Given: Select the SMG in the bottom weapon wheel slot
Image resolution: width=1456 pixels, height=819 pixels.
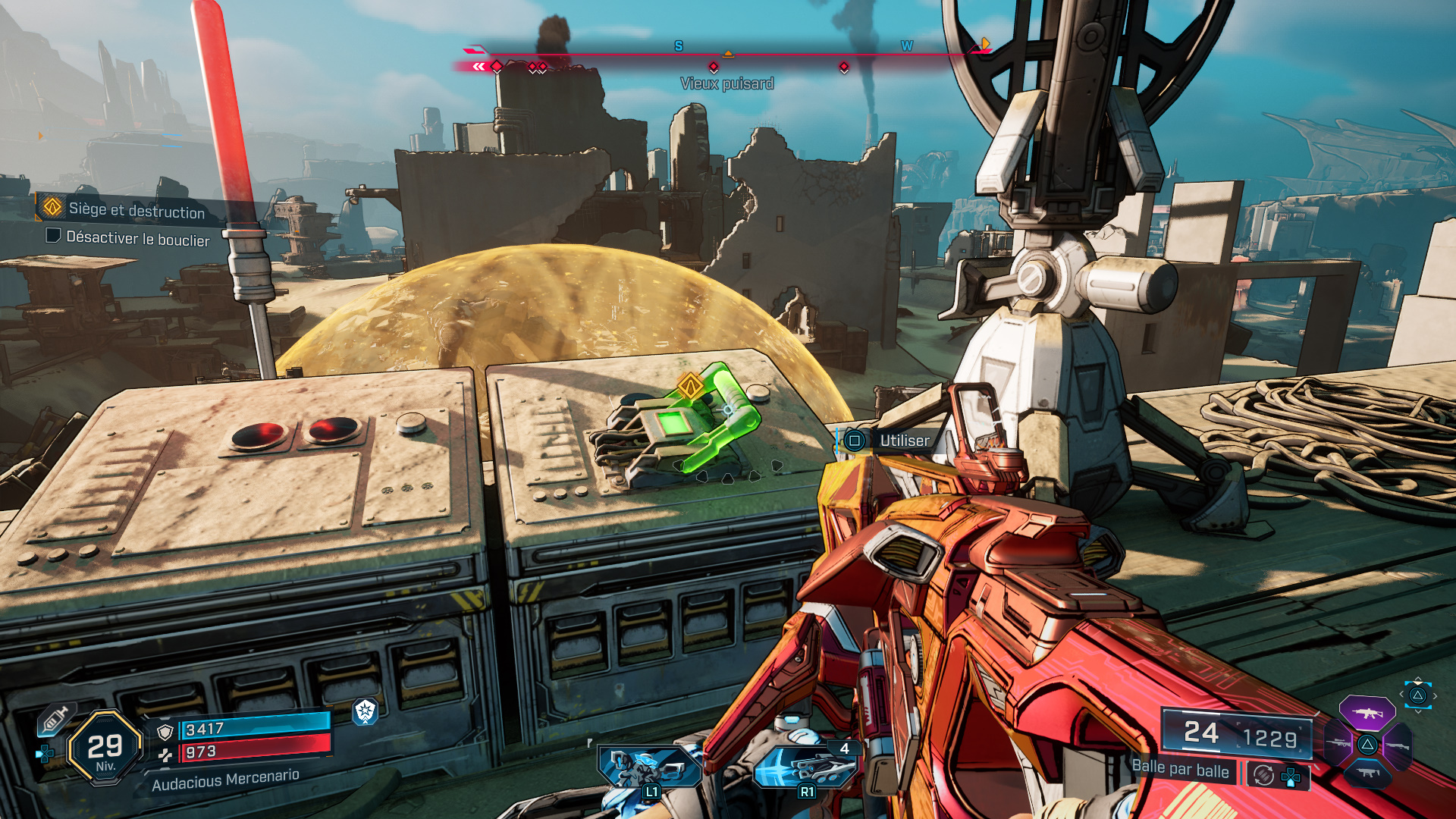Looking at the screenshot, I should [x=1367, y=772].
